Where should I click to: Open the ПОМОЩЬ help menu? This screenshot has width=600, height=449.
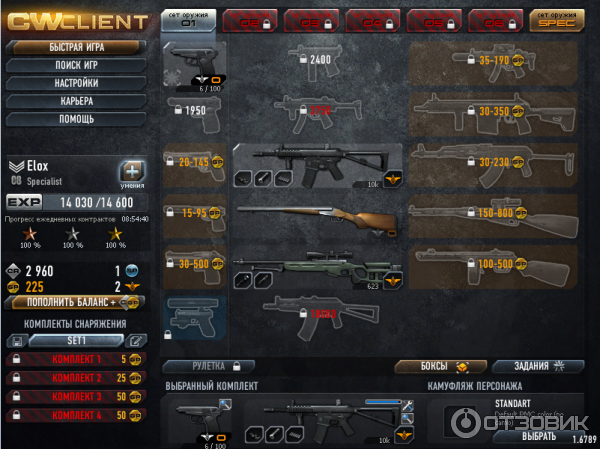tap(72, 119)
